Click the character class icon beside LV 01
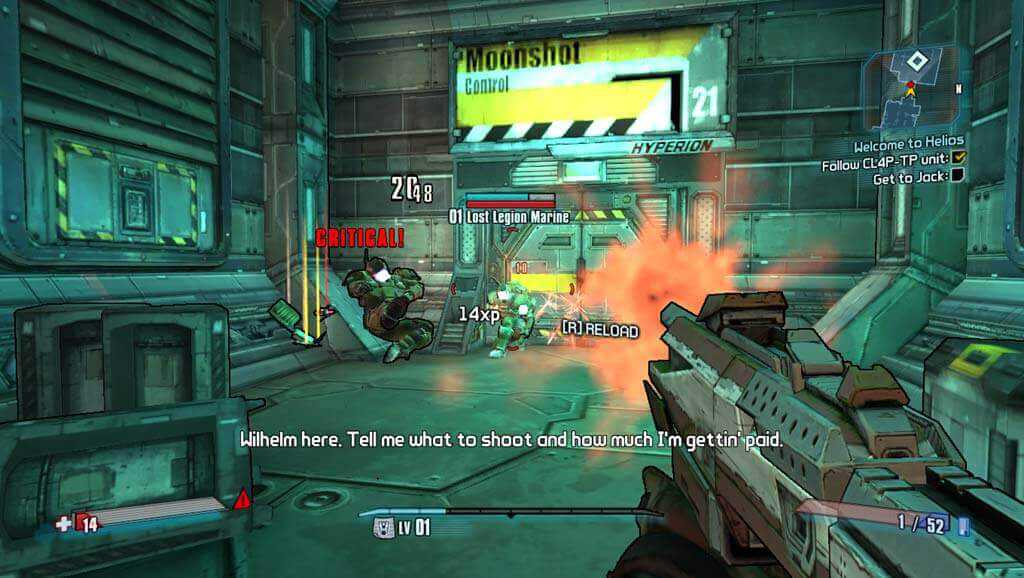Screen dimensions: 1024x578 (381, 525)
